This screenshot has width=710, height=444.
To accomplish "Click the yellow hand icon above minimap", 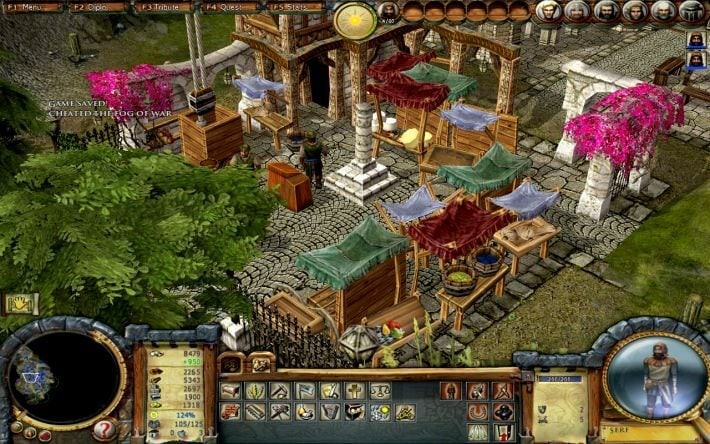I will tap(19, 303).
